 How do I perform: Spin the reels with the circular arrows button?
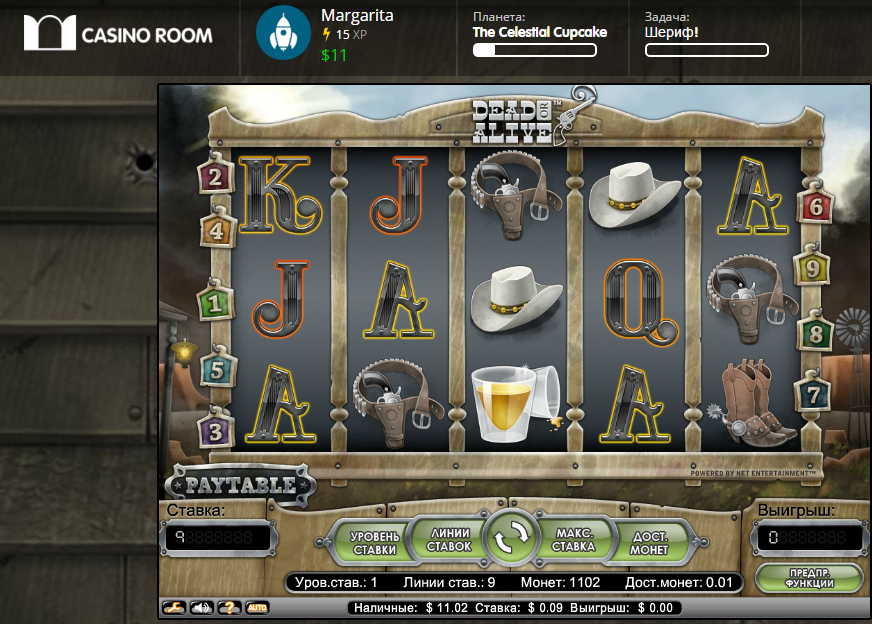pos(511,540)
